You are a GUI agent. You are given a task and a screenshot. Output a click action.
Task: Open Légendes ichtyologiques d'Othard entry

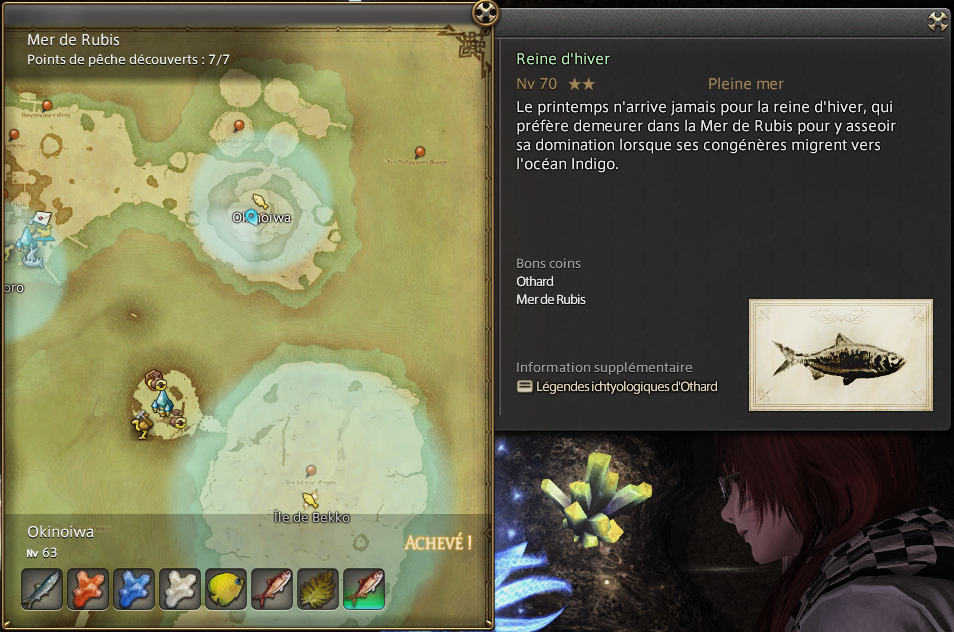pyautogui.click(x=626, y=387)
